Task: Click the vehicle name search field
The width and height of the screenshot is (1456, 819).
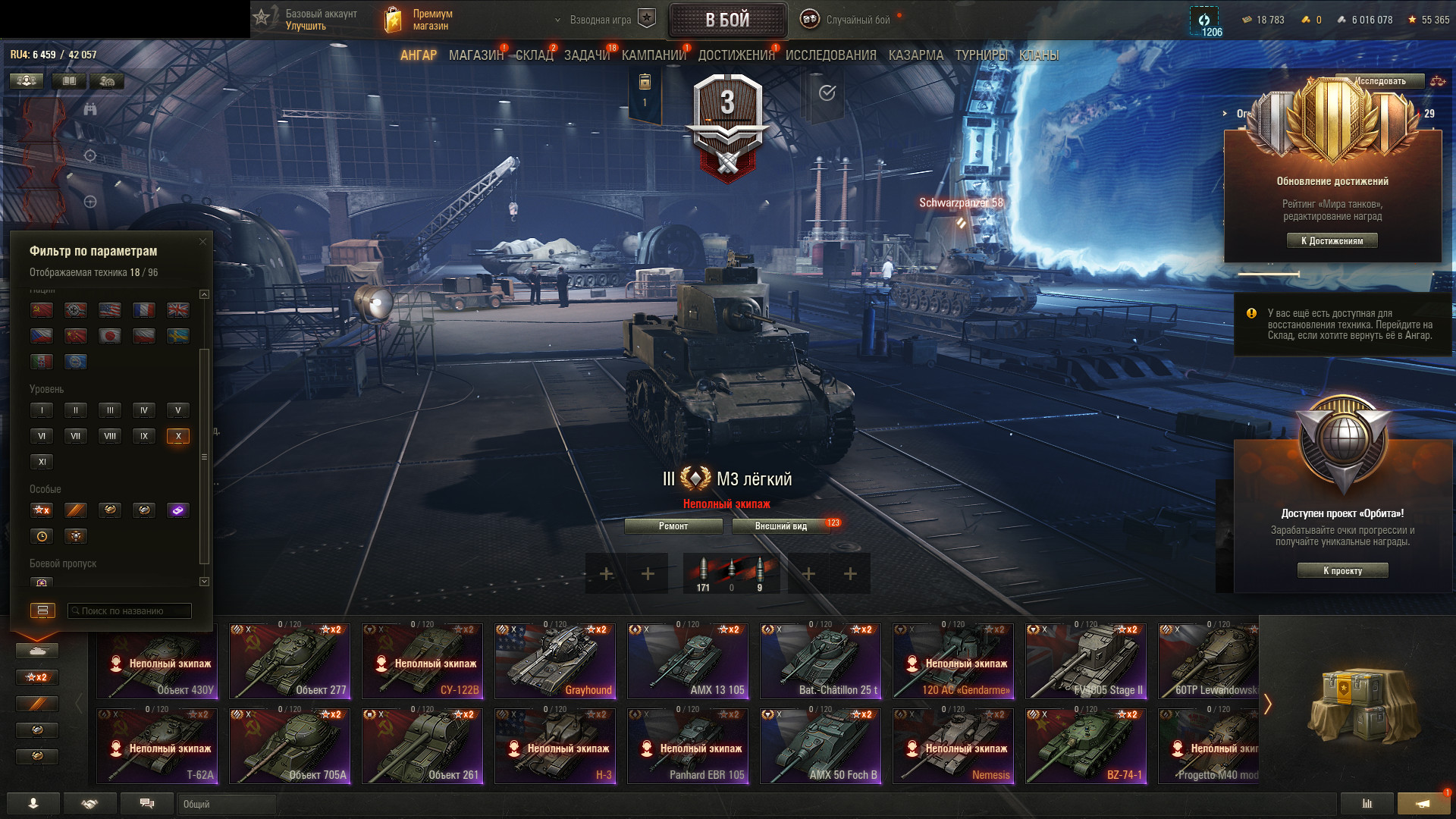Action: coord(130,611)
